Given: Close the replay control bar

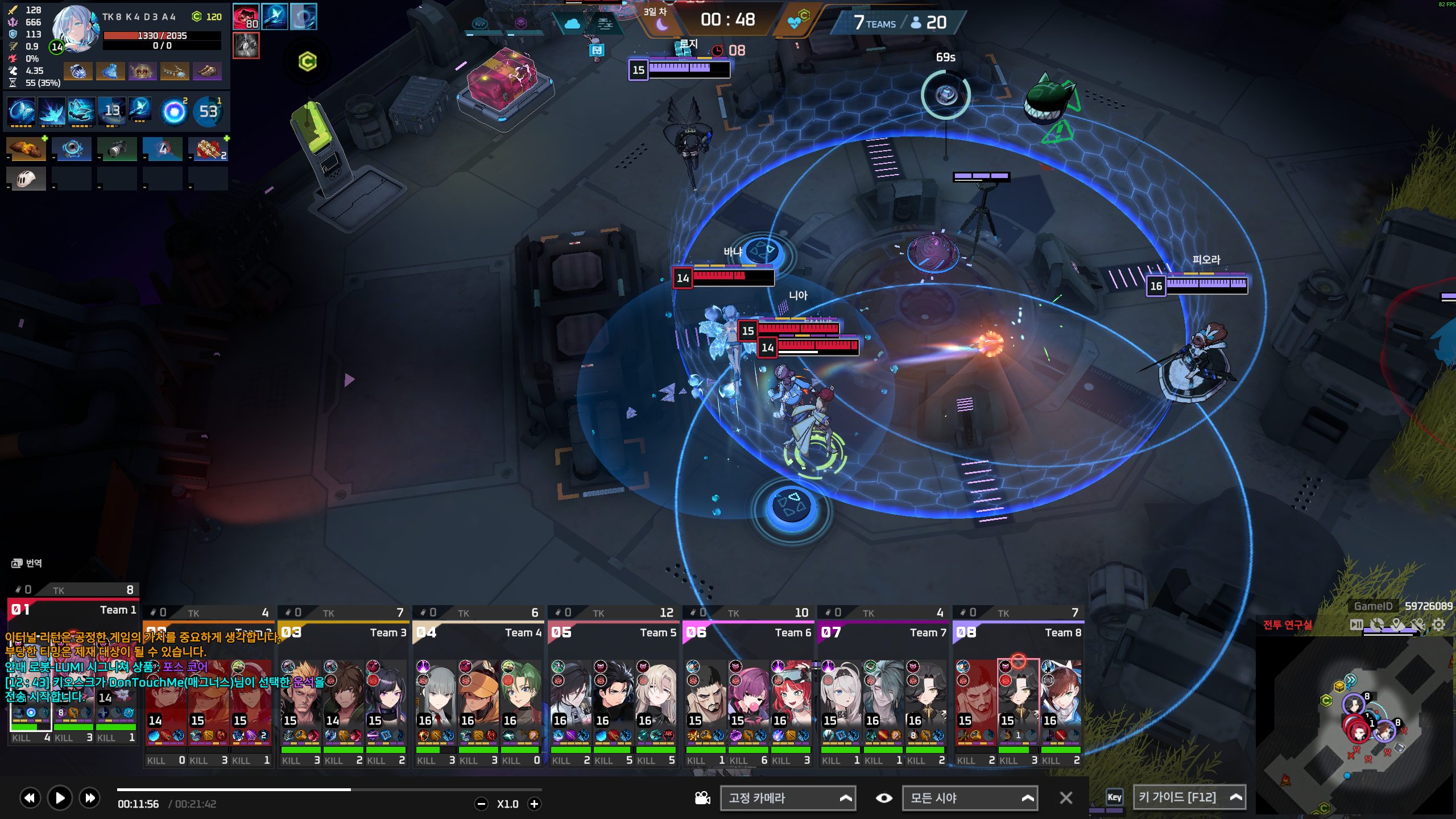Looking at the screenshot, I should click(1066, 798).
